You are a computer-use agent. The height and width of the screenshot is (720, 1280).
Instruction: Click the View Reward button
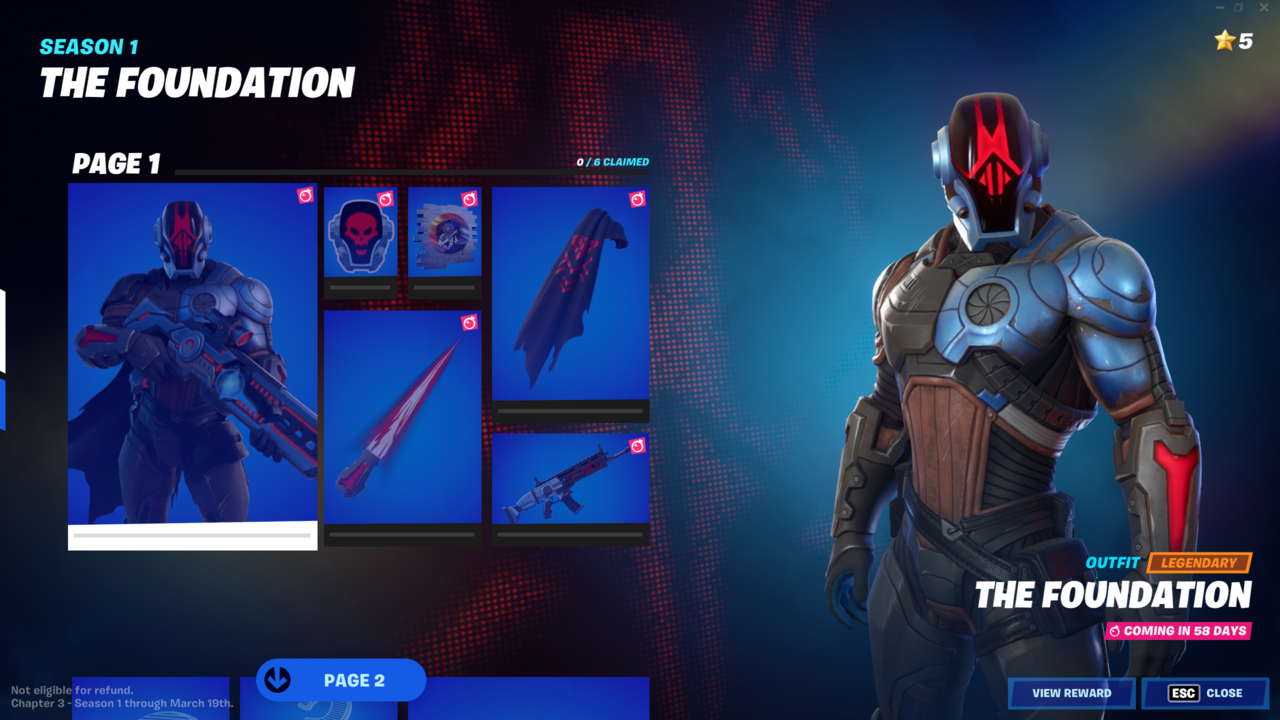coord(1071,693)
